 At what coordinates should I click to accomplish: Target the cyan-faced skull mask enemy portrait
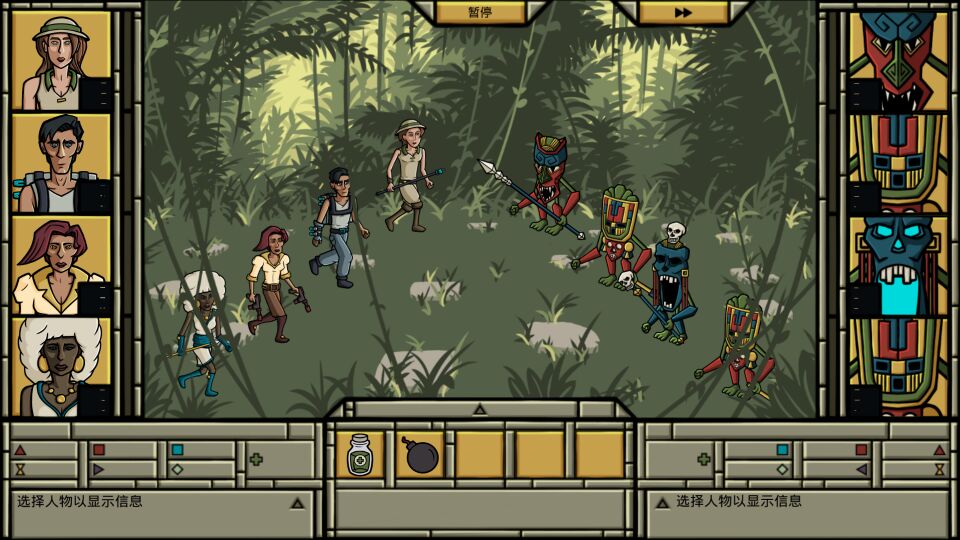pyautogui.click(x=898, y=265)
